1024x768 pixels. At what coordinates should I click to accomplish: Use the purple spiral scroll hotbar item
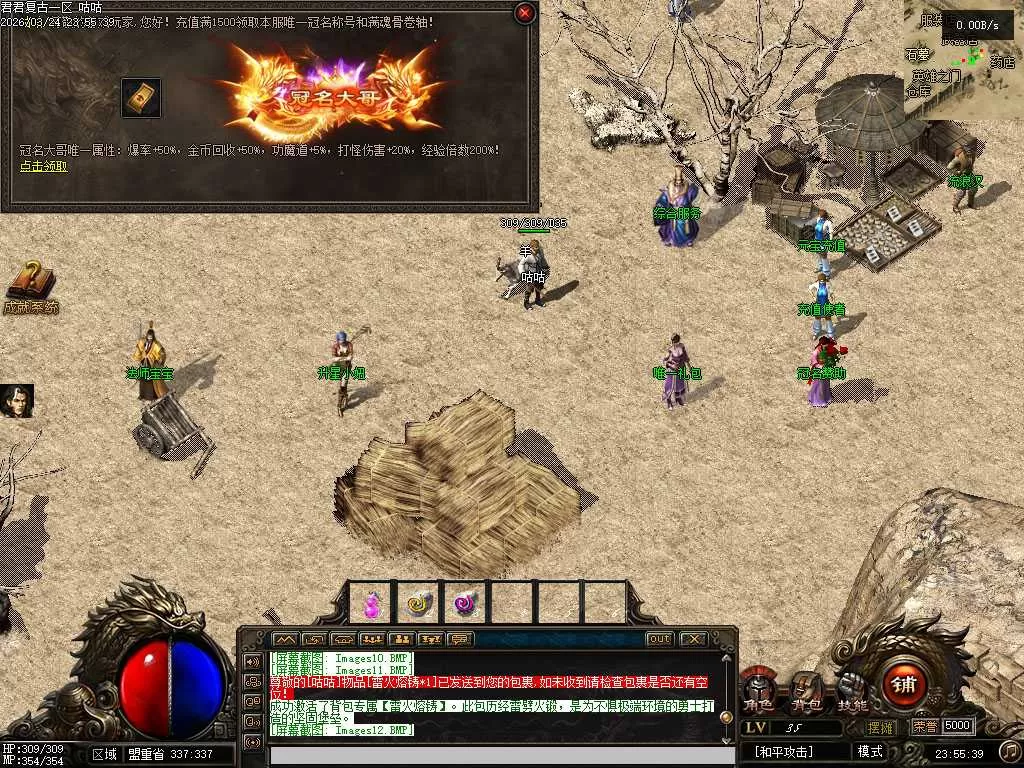click(x=465, y=603)
